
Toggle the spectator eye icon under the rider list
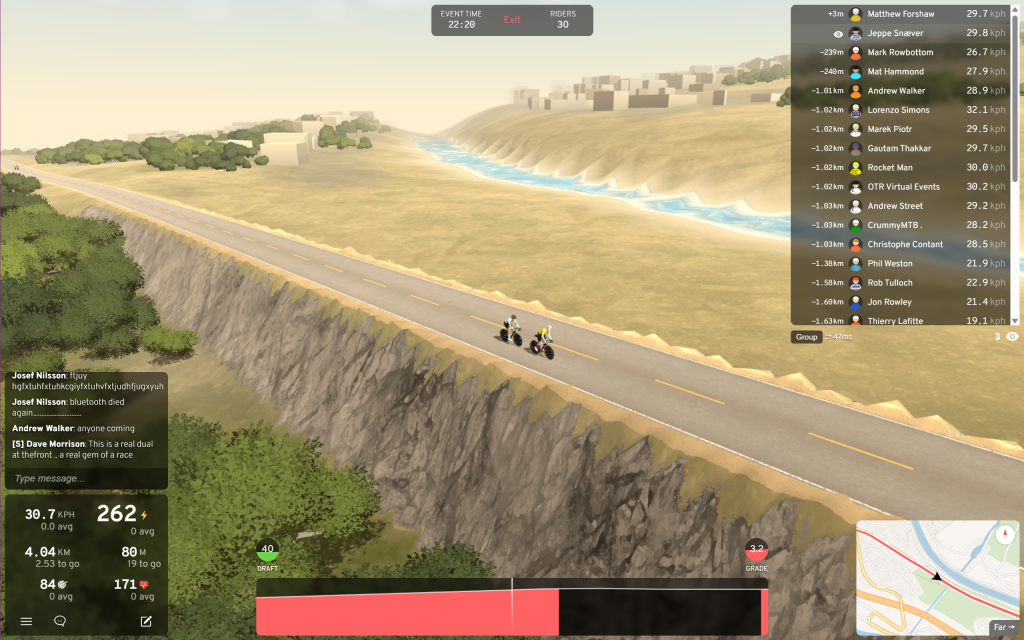(1012, 337)
